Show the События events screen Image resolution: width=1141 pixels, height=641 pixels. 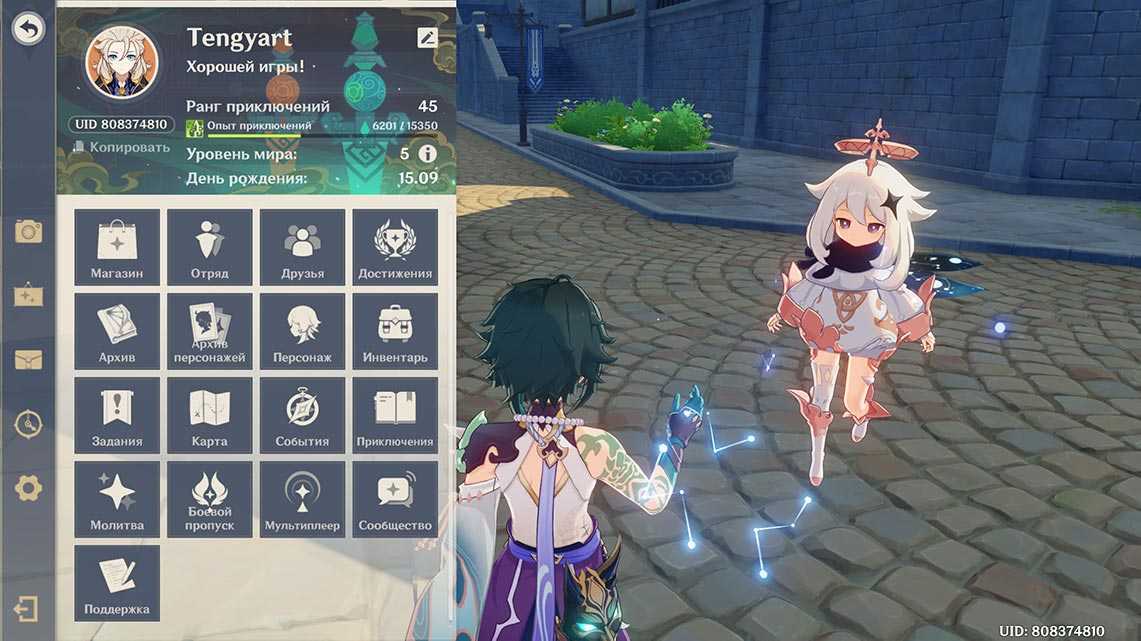pyautogui.click(x=303, y=415)
